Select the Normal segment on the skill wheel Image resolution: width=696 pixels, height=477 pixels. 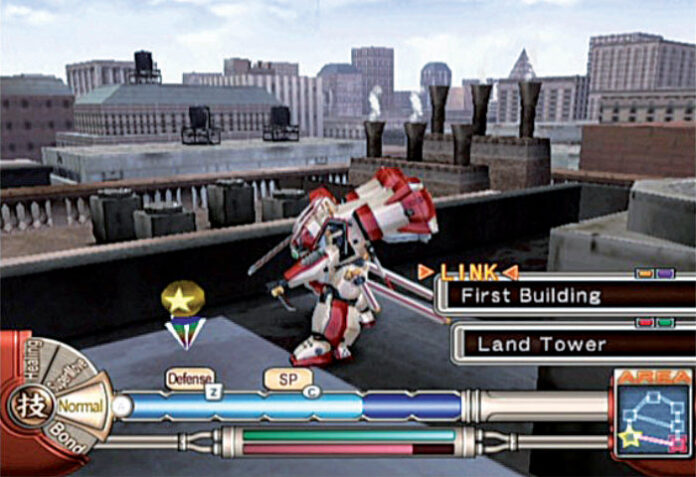81,408
